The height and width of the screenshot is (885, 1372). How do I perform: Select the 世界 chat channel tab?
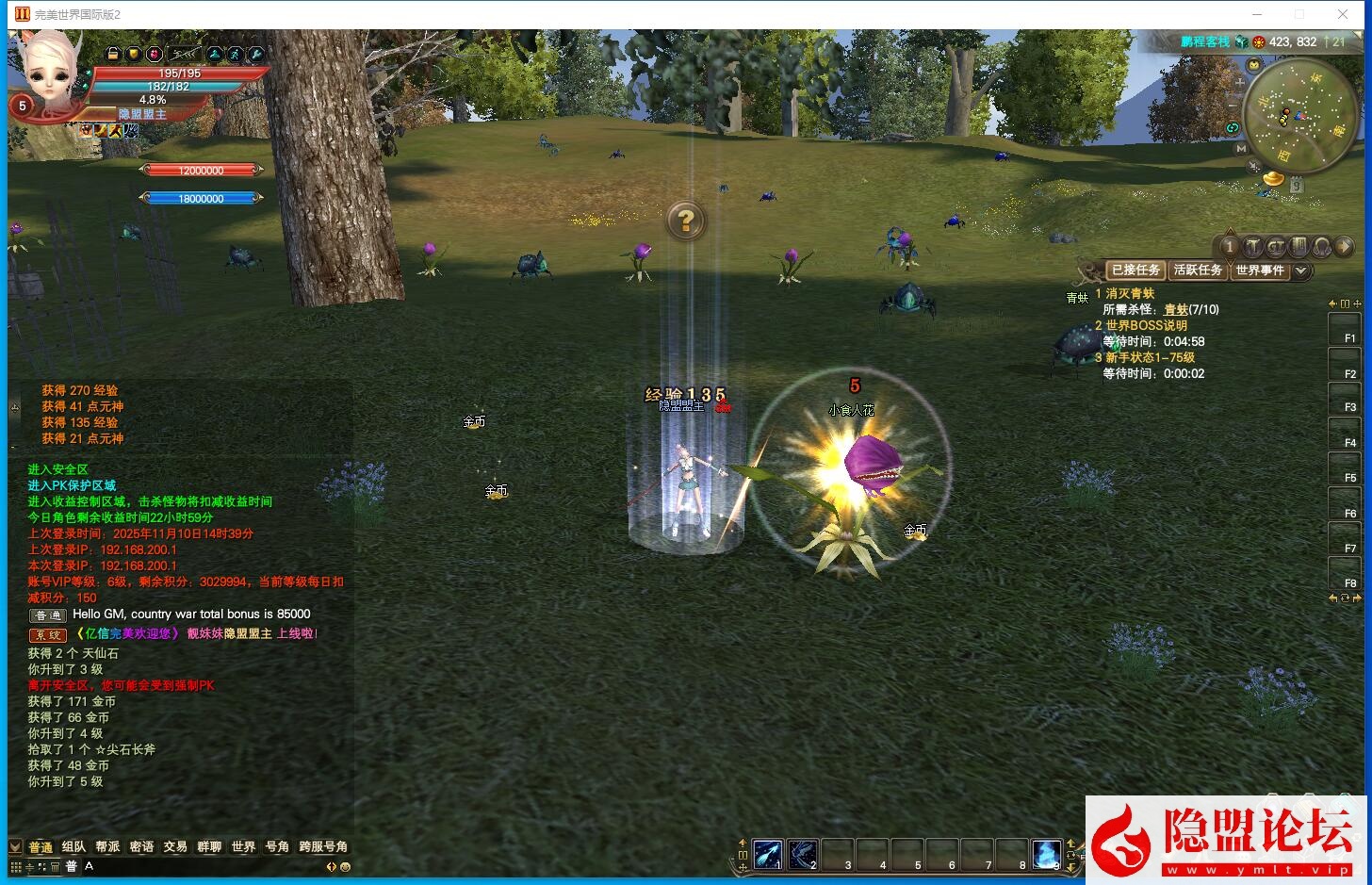(243, 846)
